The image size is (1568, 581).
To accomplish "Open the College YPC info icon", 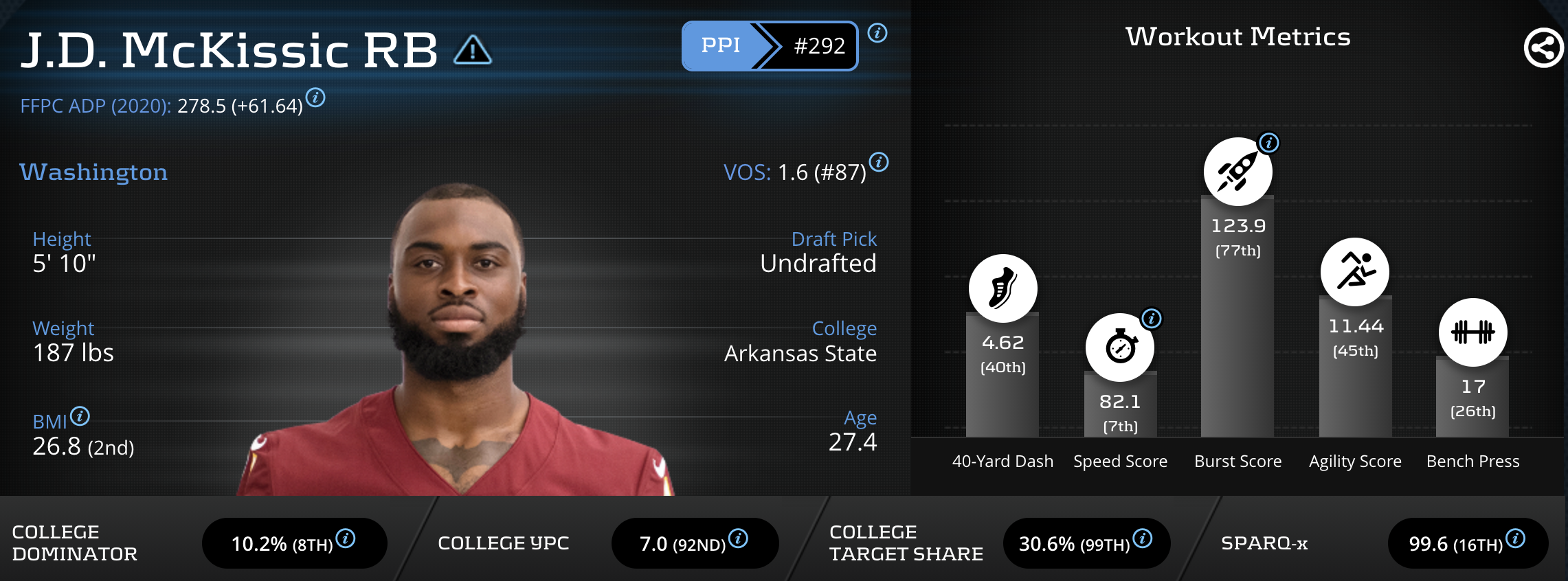I will point(738,538).
